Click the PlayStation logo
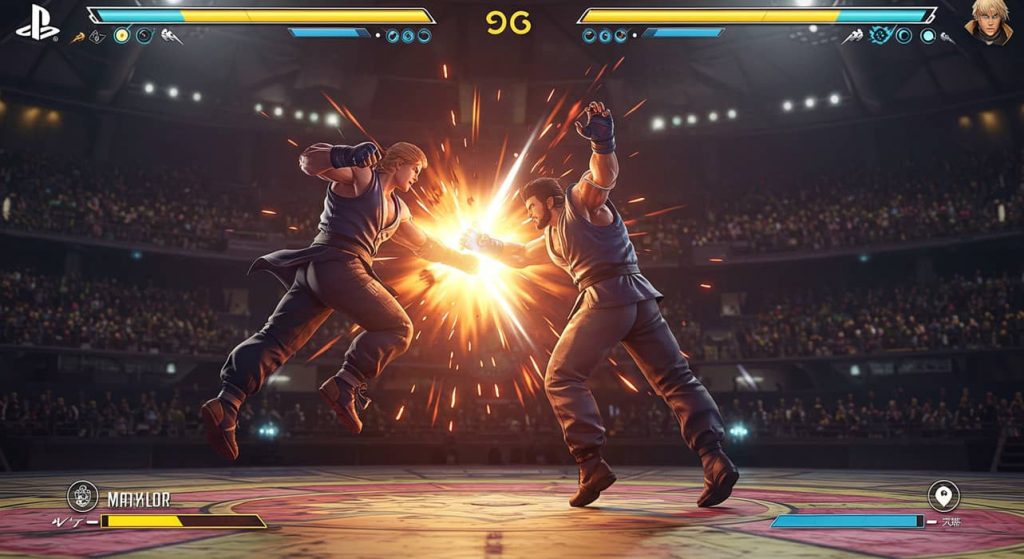Viewport: 1024px width, 559px height. click(x=37, y=22)
